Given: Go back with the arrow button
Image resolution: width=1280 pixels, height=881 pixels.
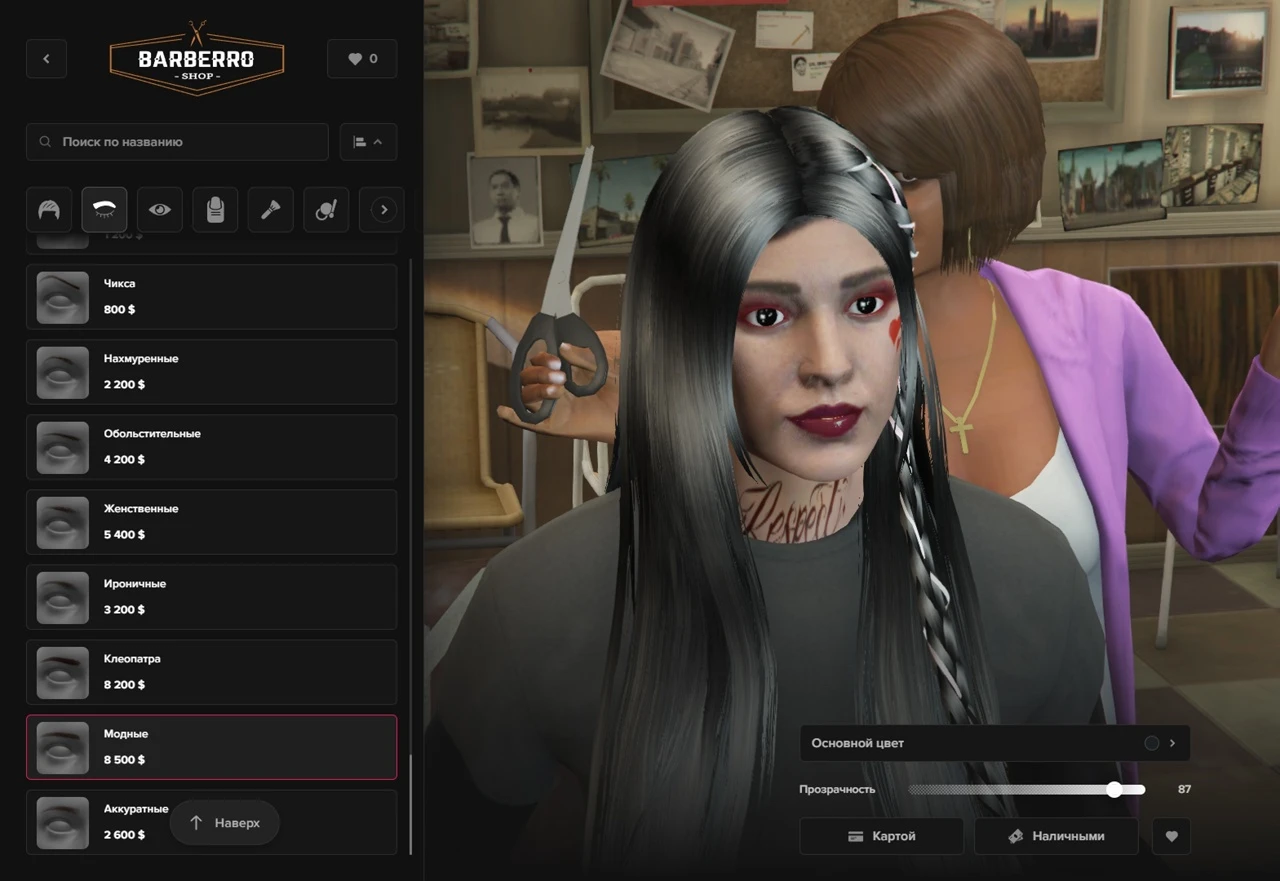Looking at the screenshot, I should pyautogui.click(x=46, y=59).
